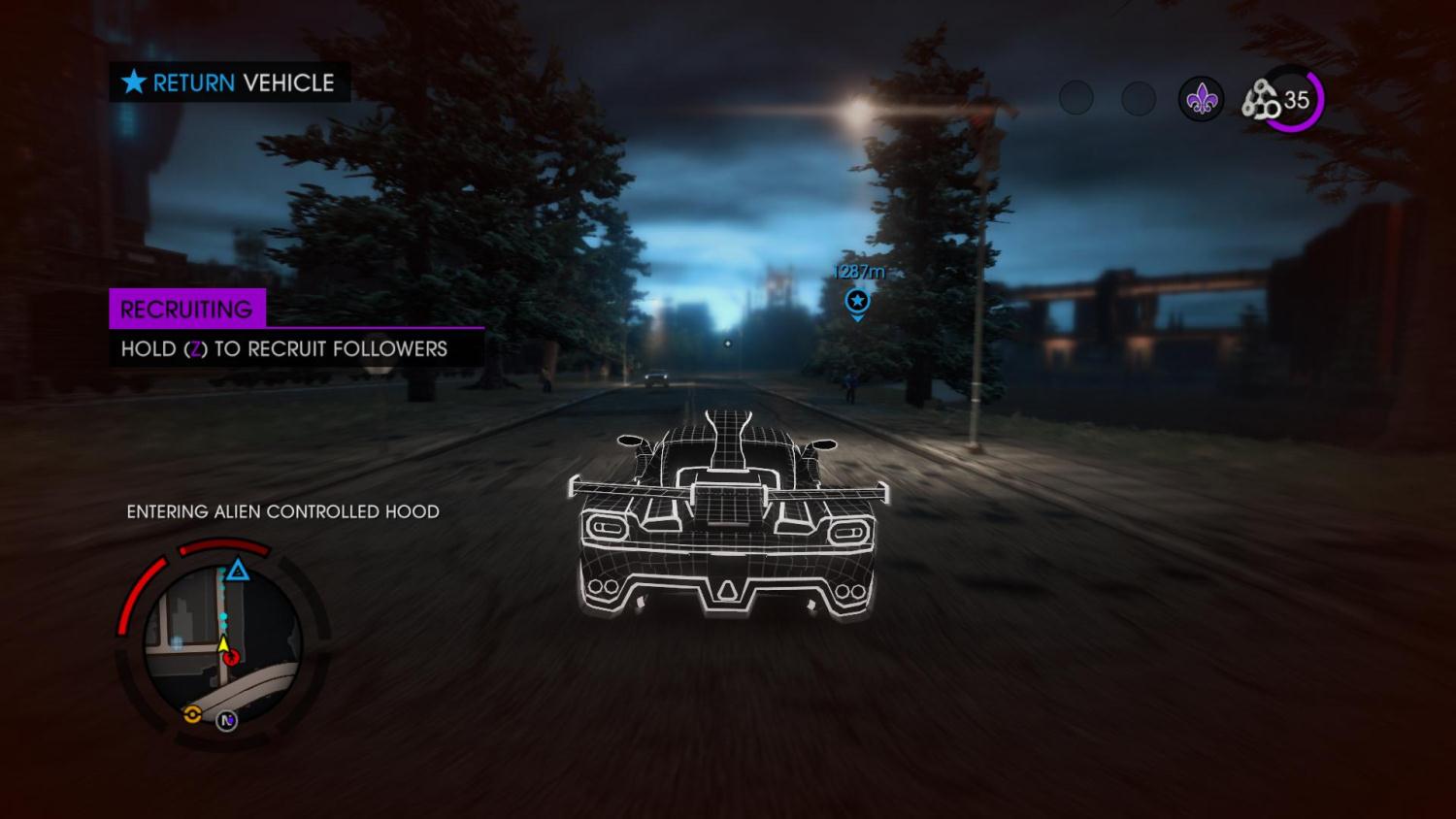Select the Return Vehicle objective tracker
This screenshot has width=1456, height=819.
(229, 82)
